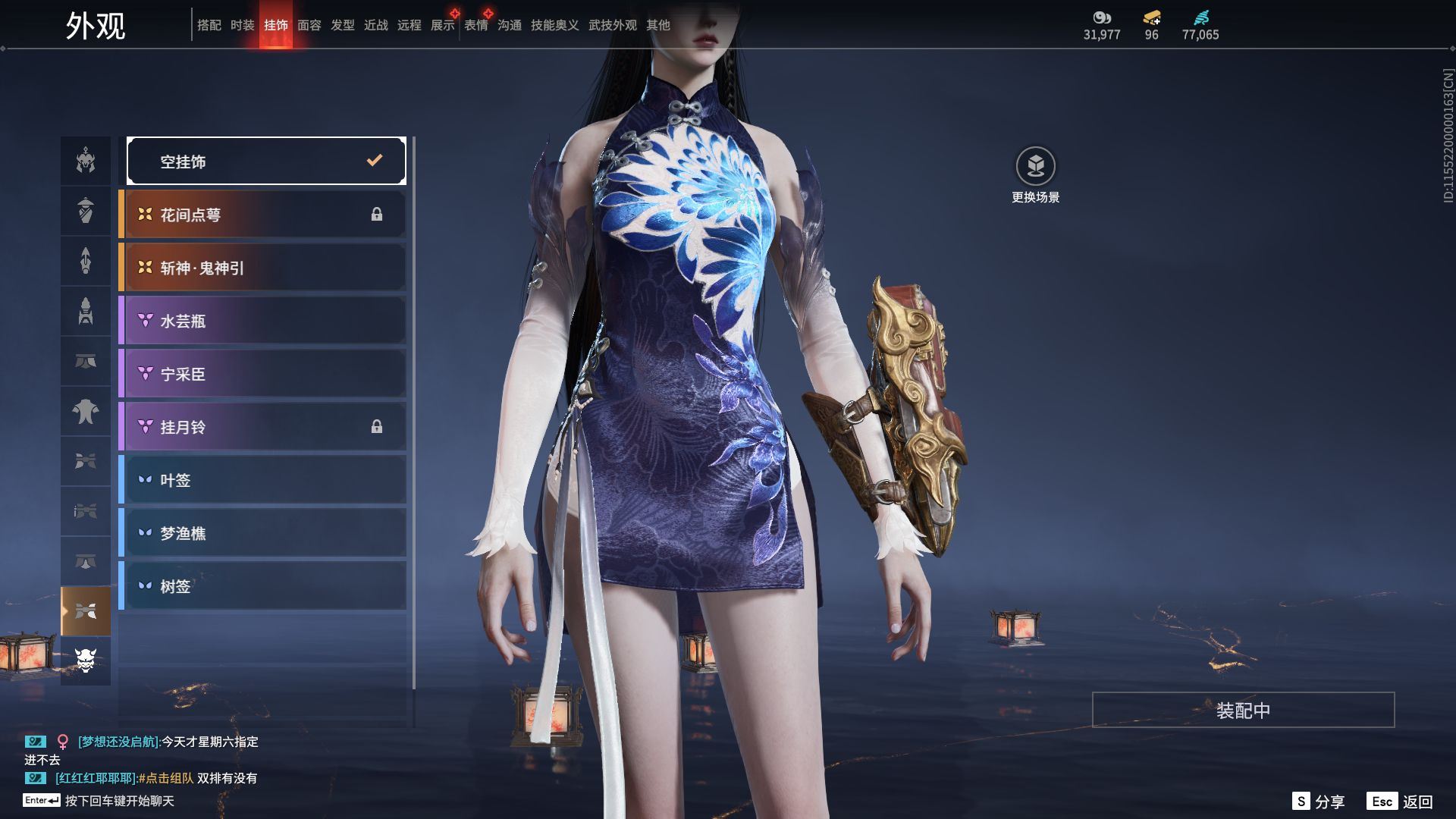The height and width of the screenshot is (819, 1456).
Task: Go to the 发型 tab
Action: pyautogui.click(x=342, y=26)
